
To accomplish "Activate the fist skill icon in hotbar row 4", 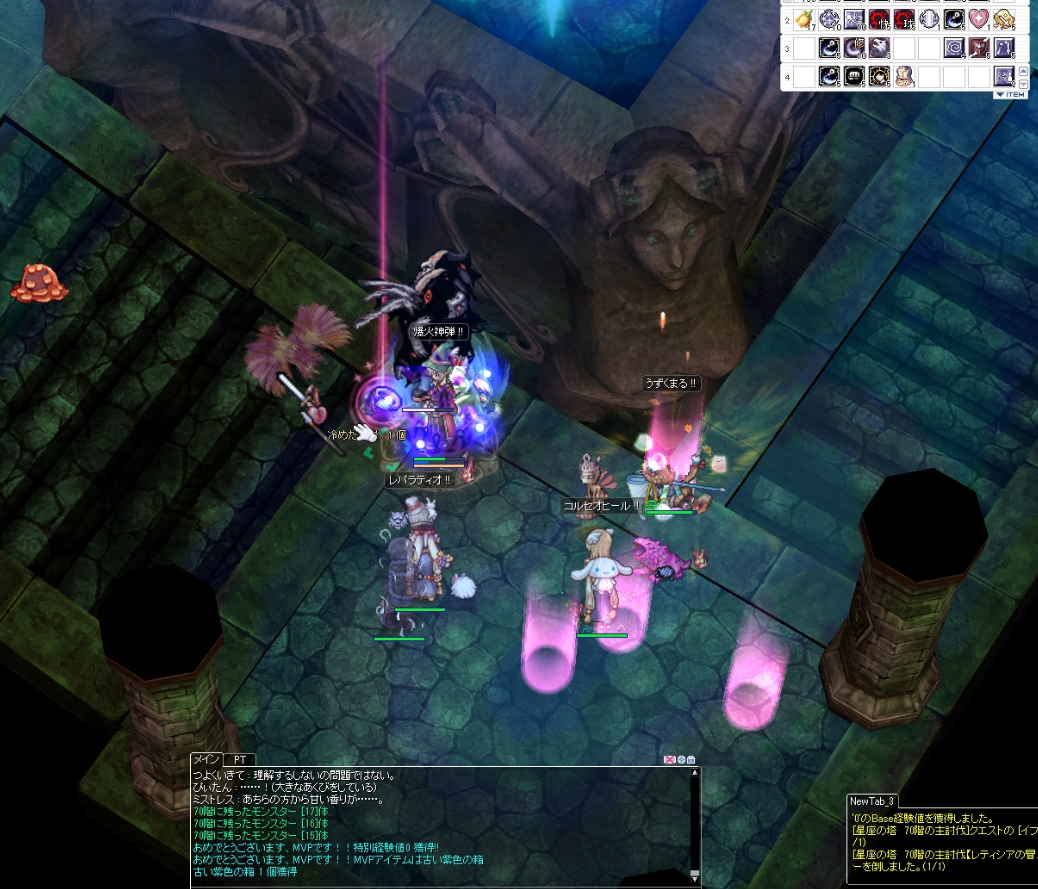I will (x=854, y=75).
